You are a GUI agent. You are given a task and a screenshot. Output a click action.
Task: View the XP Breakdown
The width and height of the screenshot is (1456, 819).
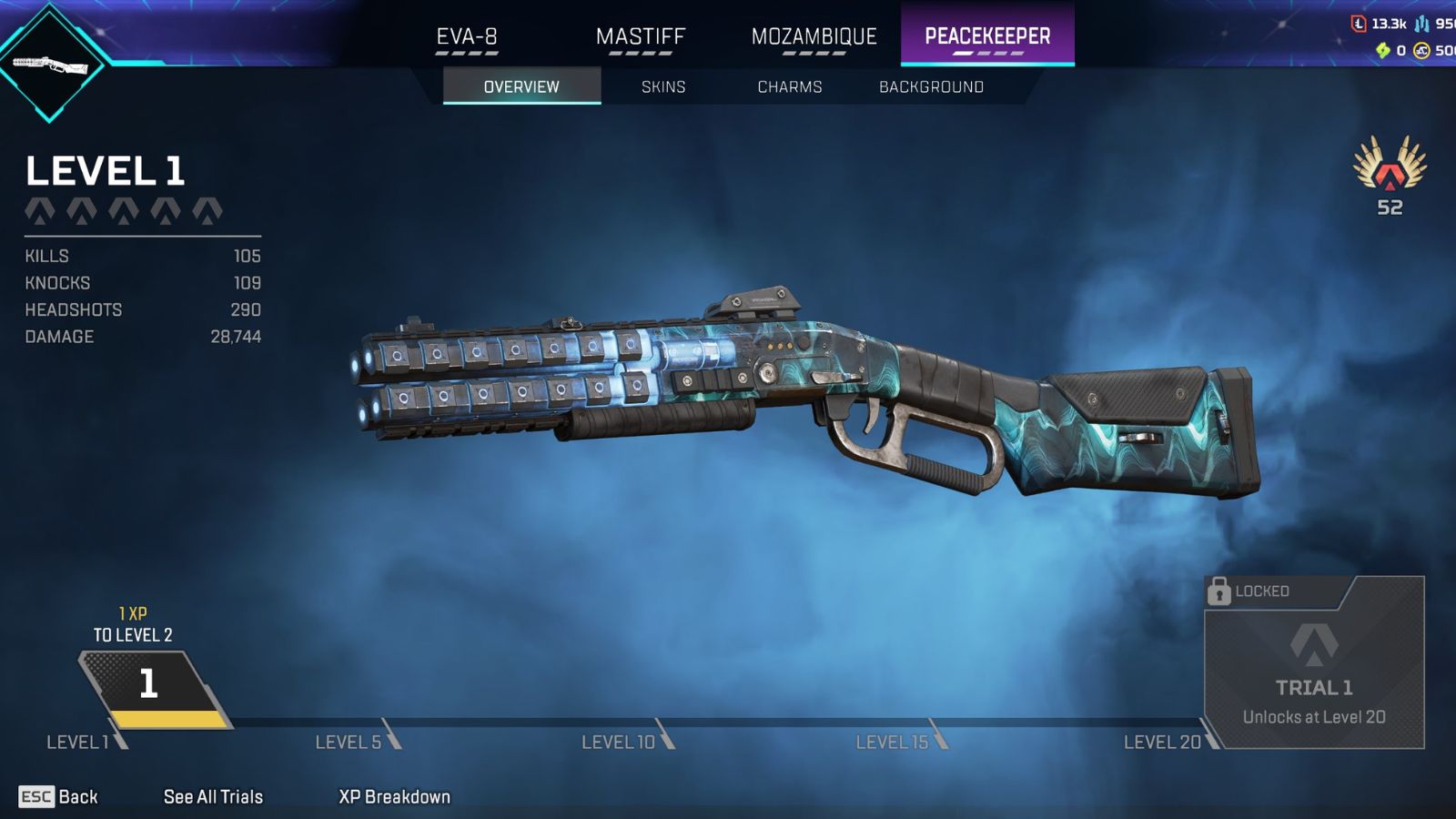(x=393, y=796)
